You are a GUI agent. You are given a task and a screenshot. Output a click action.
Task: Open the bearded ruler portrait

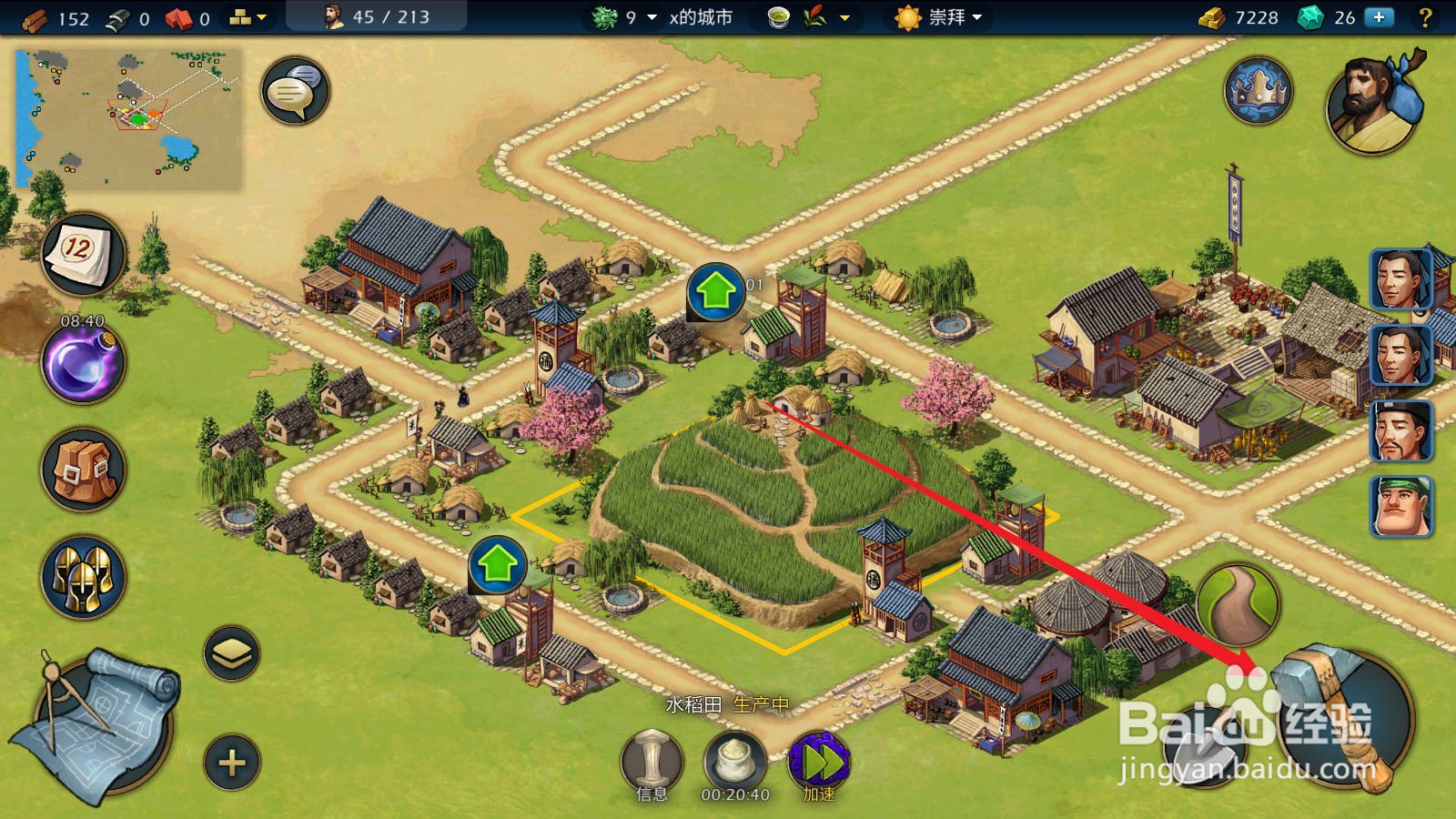click(x=1373, y=102)
